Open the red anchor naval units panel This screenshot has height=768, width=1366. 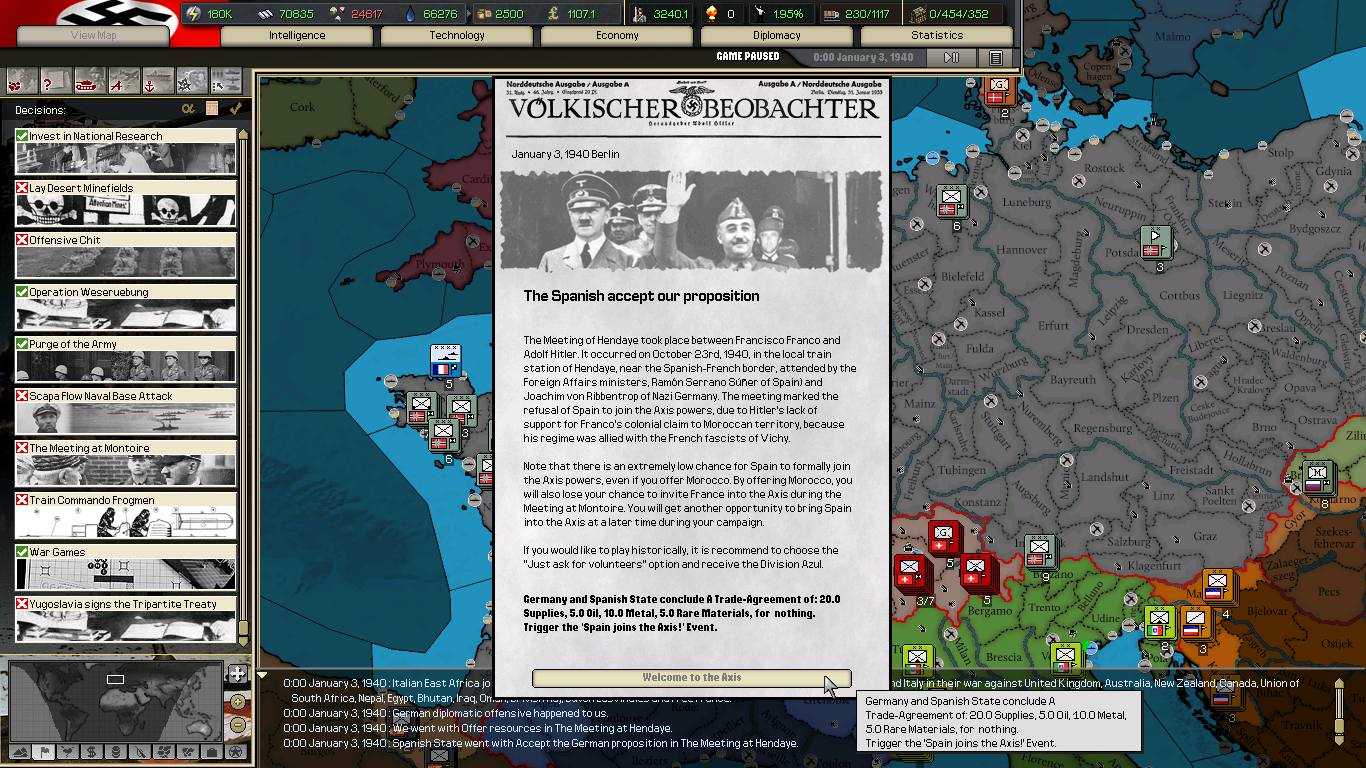158,81
